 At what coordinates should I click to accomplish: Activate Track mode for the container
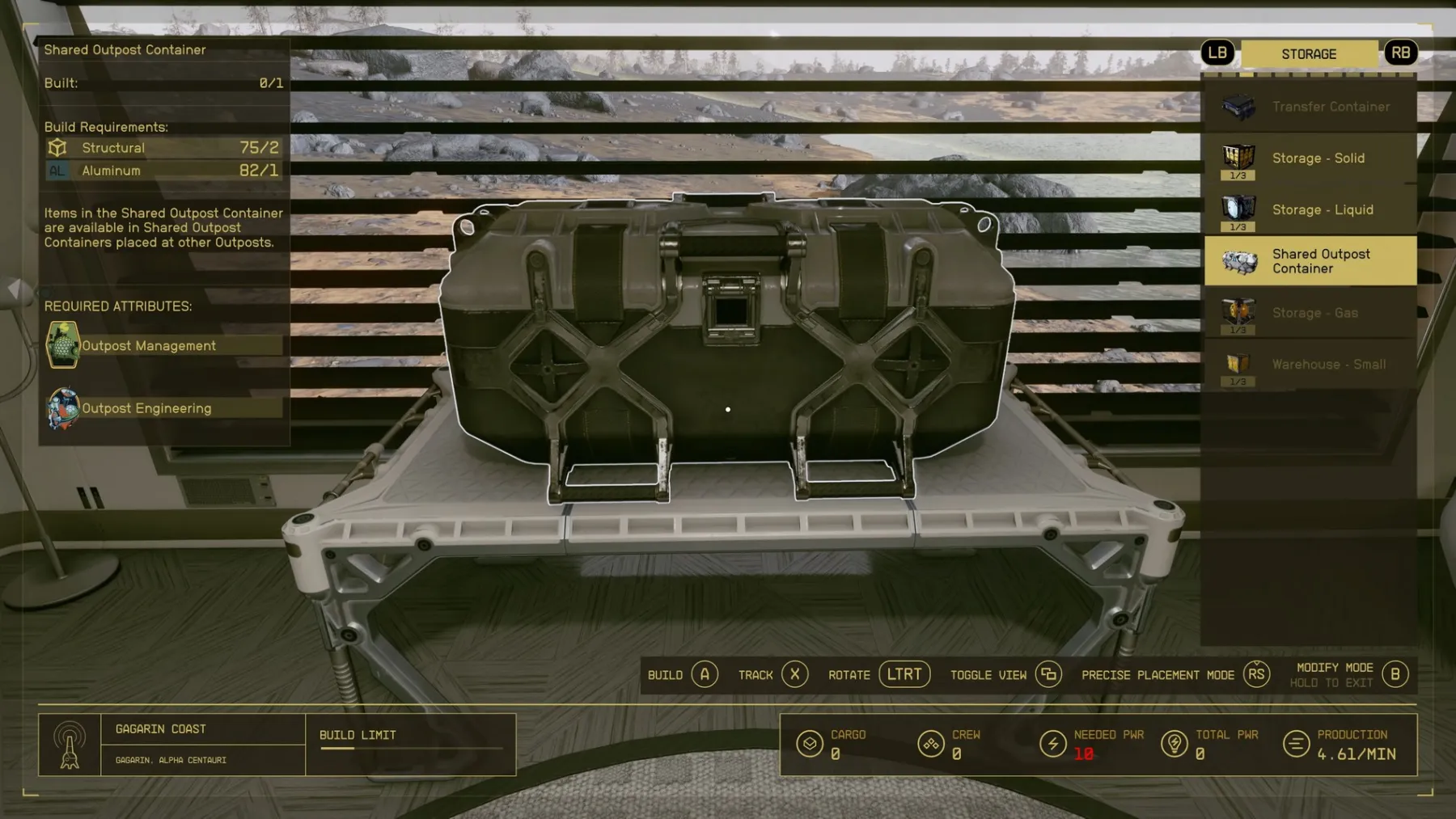794,674
